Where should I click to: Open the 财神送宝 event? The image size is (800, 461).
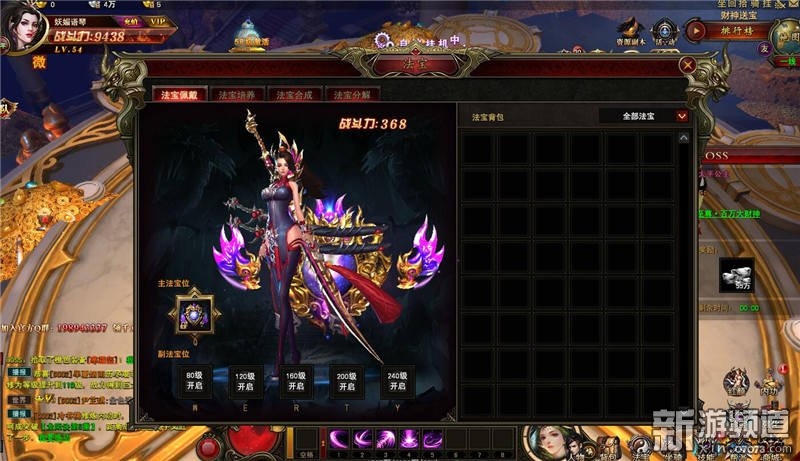point(735,14)
